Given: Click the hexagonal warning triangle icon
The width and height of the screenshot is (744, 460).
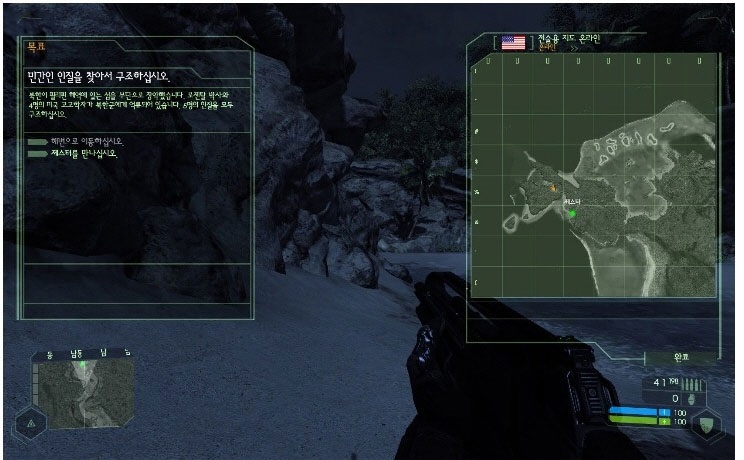Looking at the screenshot, I should tap(29, 424).
